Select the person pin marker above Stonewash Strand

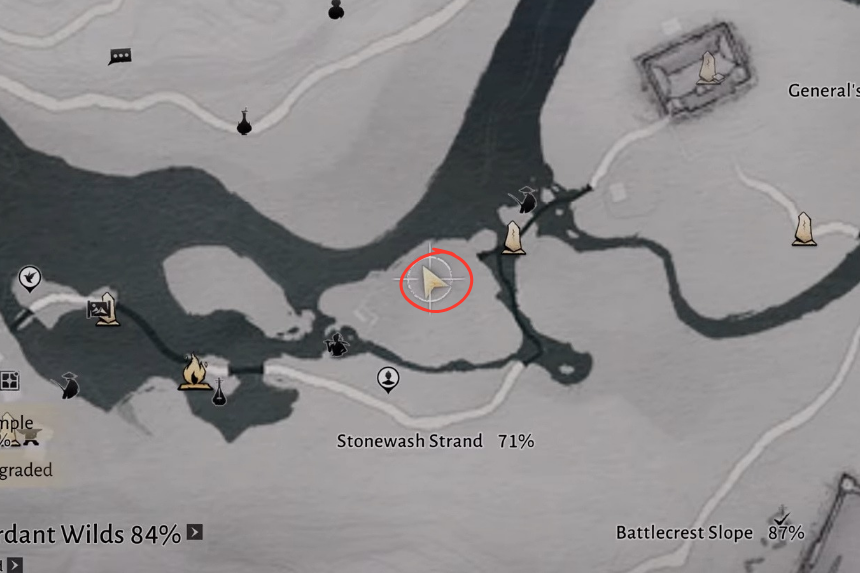pyautogui.click(x=388, y=379)
